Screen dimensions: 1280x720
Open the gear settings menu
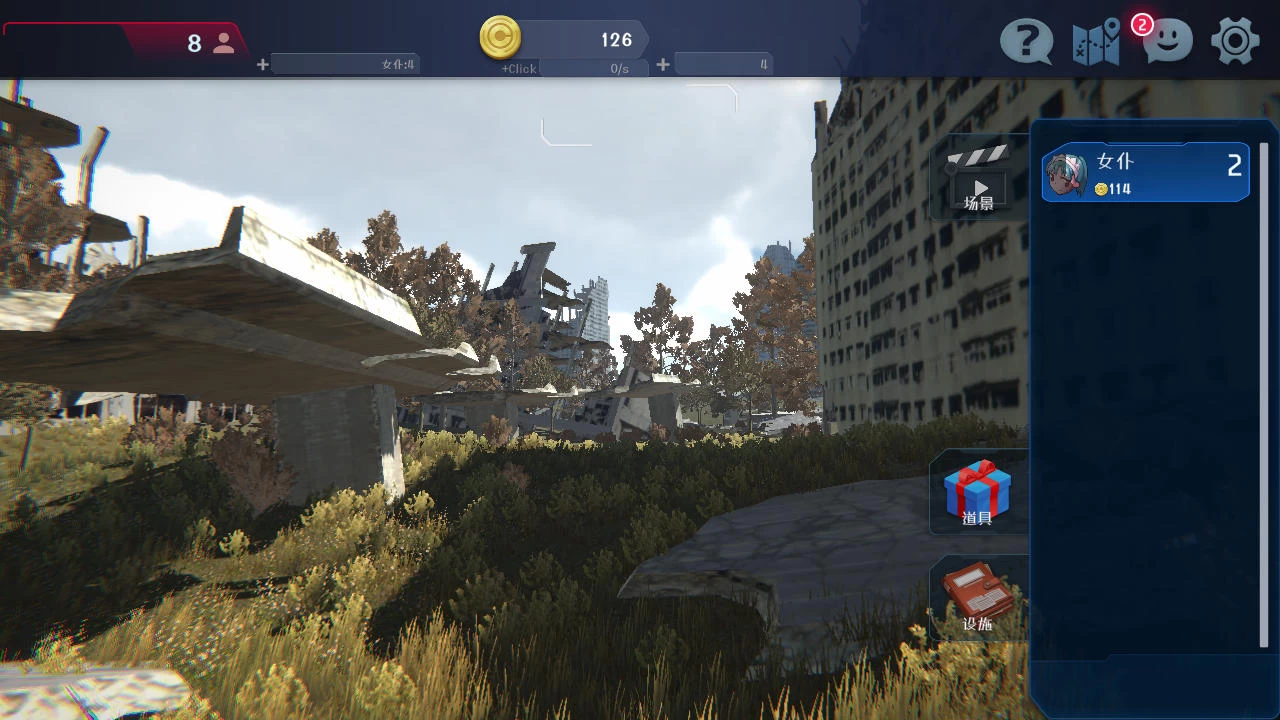1235,42
